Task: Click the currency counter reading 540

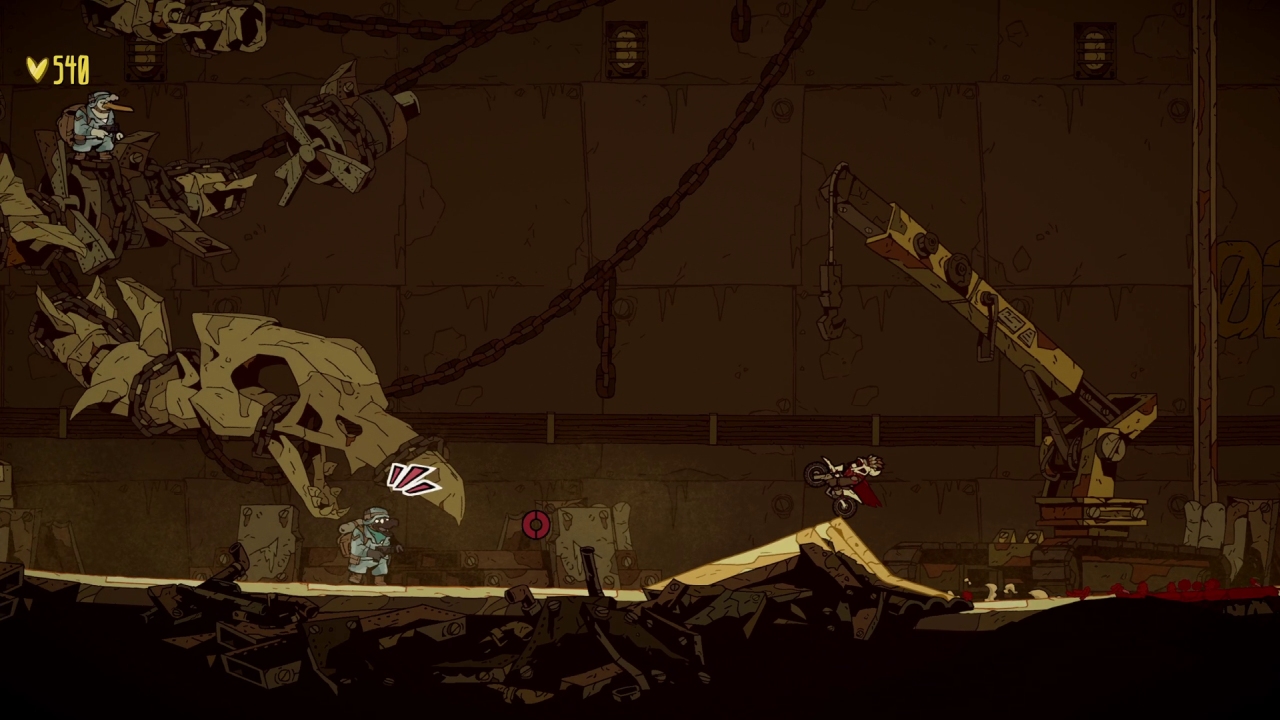Action: [70, 67]
